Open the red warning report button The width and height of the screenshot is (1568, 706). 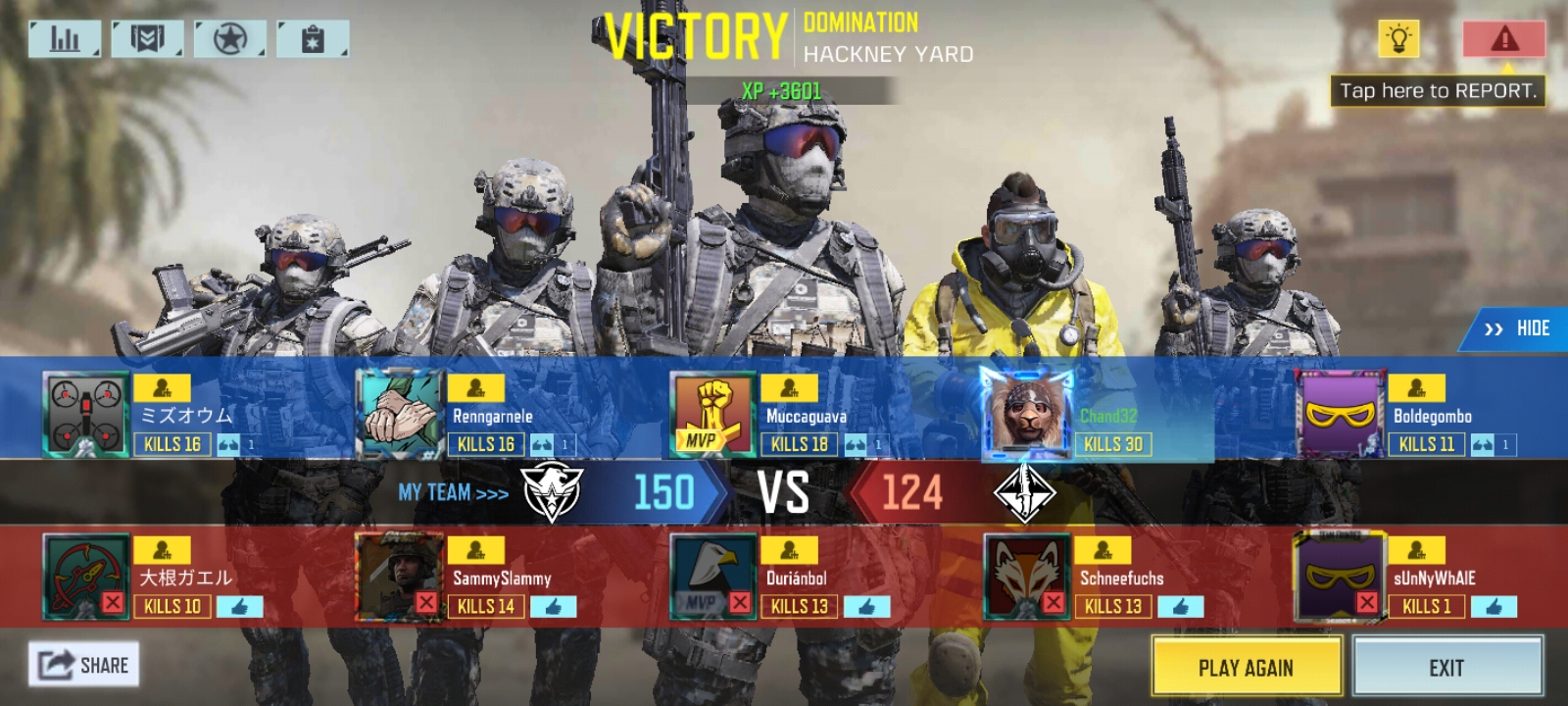(1503, 39)
